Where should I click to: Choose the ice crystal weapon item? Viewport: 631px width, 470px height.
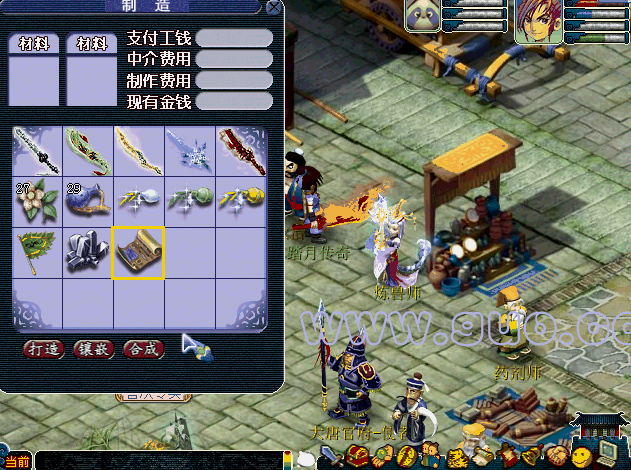point(190,151)
